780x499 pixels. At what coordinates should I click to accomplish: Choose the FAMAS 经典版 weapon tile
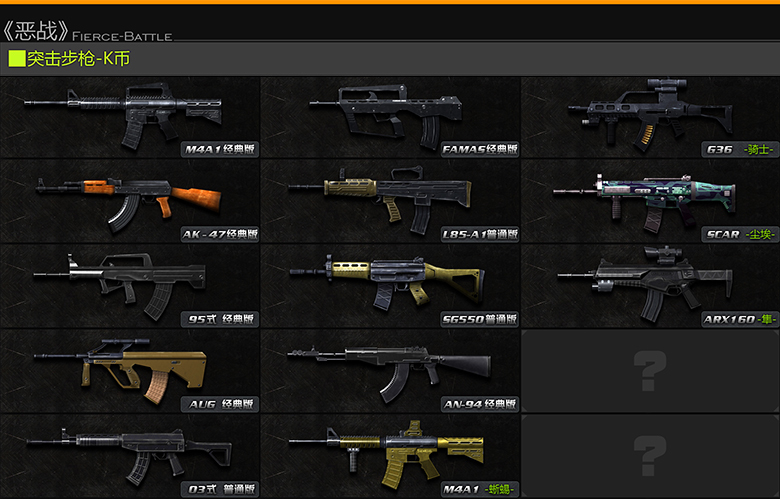[390, 118]
